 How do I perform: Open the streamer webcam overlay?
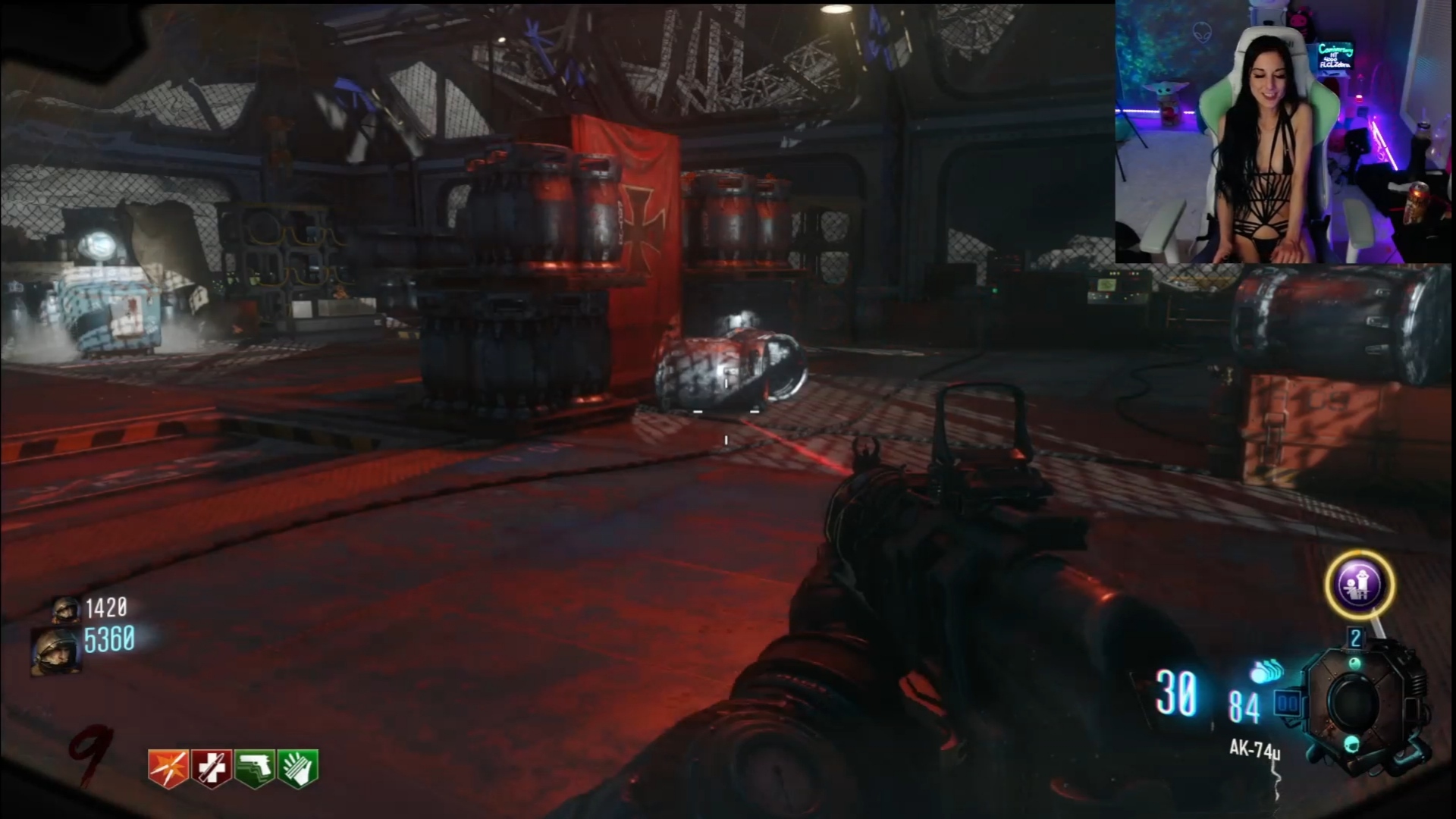[1284, 133]
